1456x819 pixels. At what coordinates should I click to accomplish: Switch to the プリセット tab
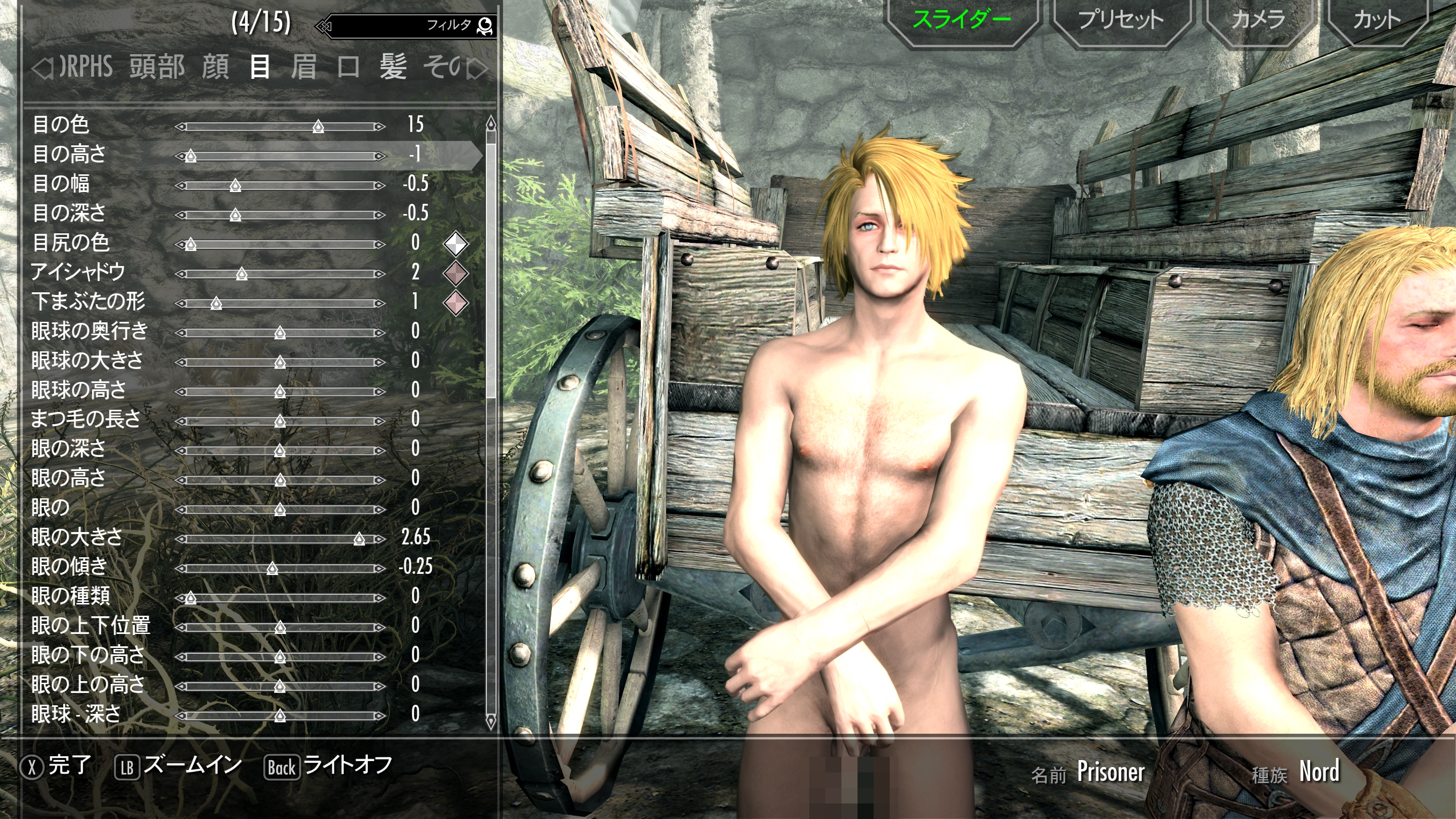coord(1121,20)
